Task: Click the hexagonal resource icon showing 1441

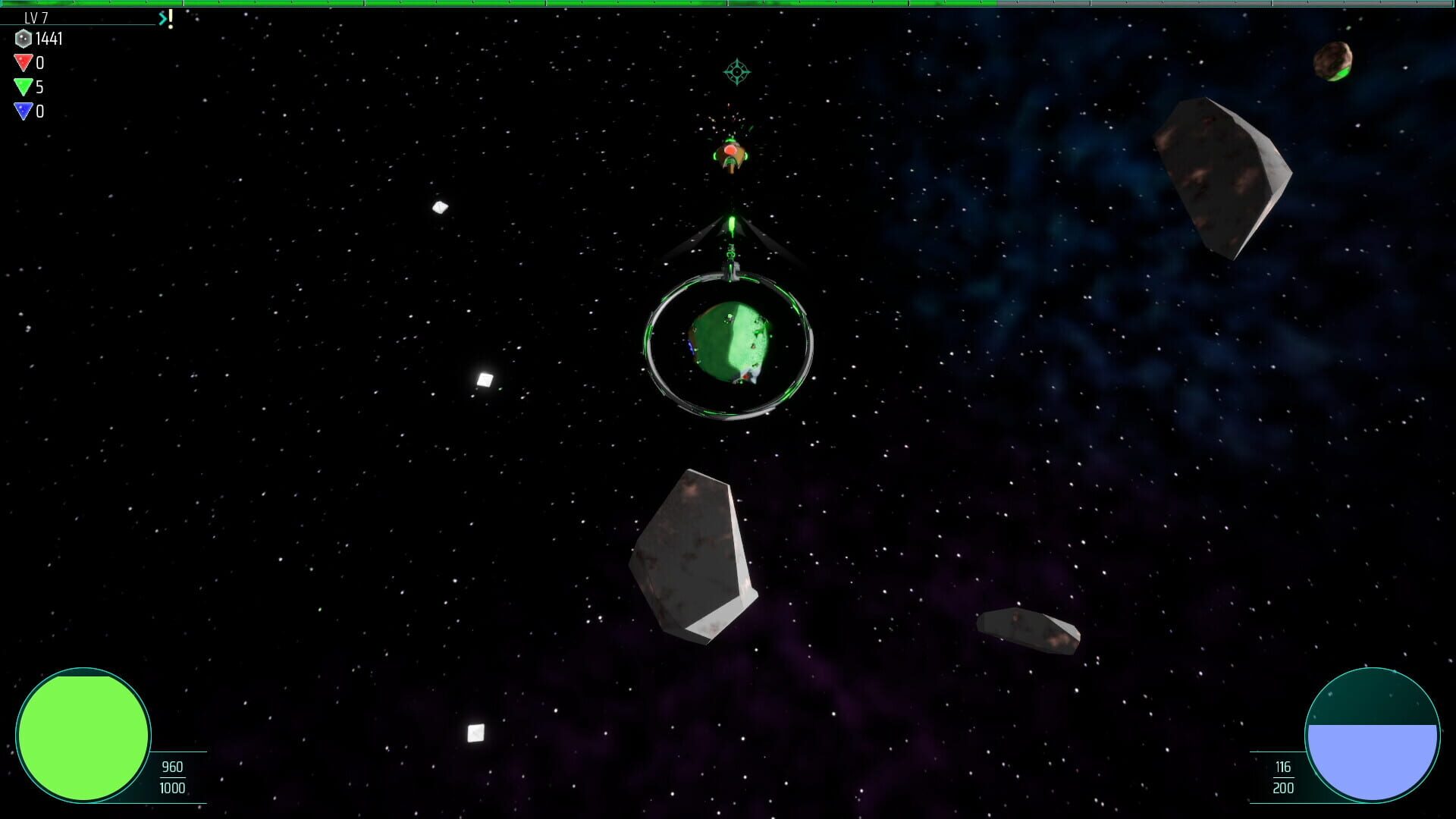Action: point(24,39)
